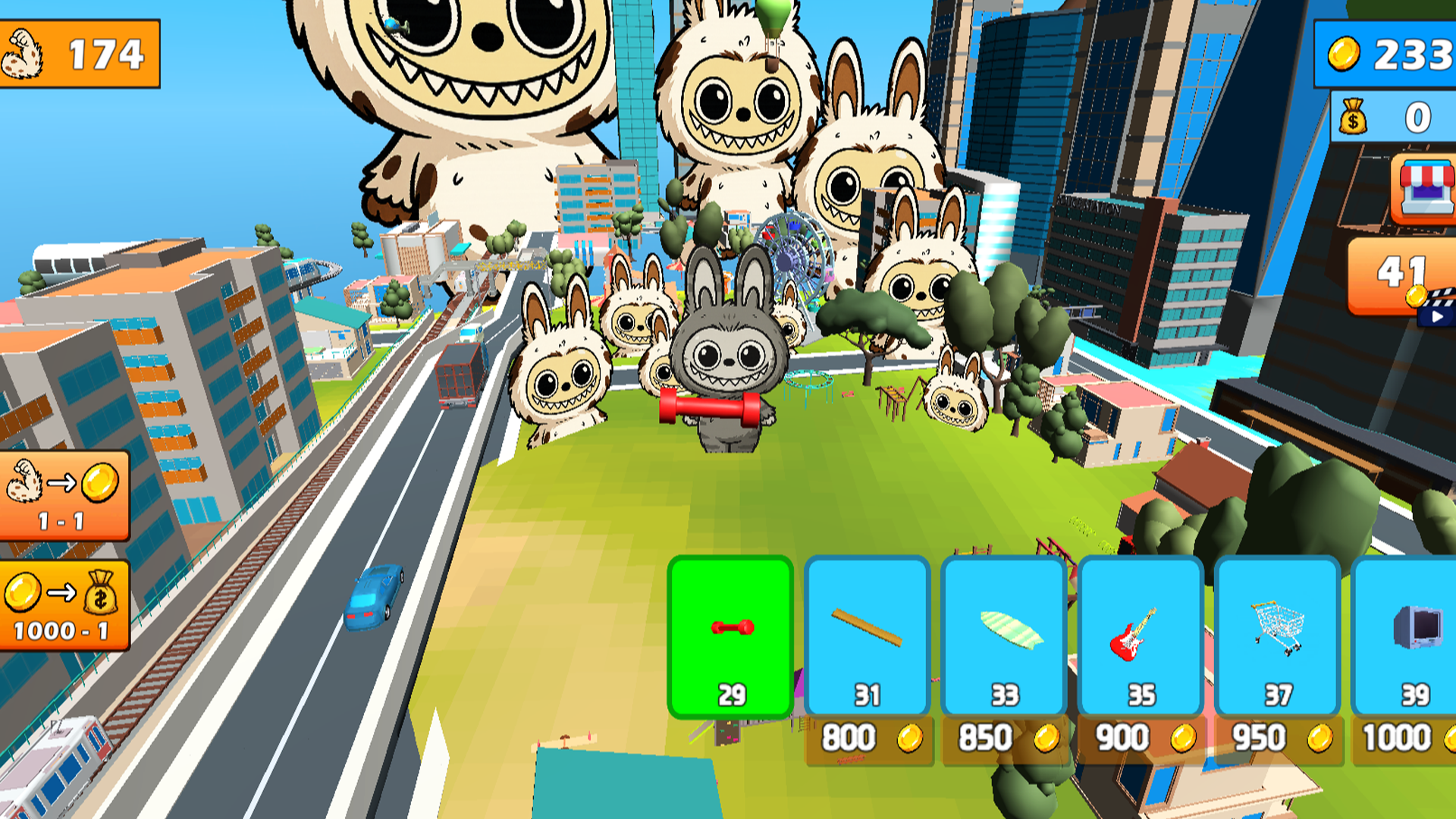Activate the strength-to-coin 1-1 exchange
Image resolution: width=1456 pixels, height=819 pixels.
tap(64, 491)
